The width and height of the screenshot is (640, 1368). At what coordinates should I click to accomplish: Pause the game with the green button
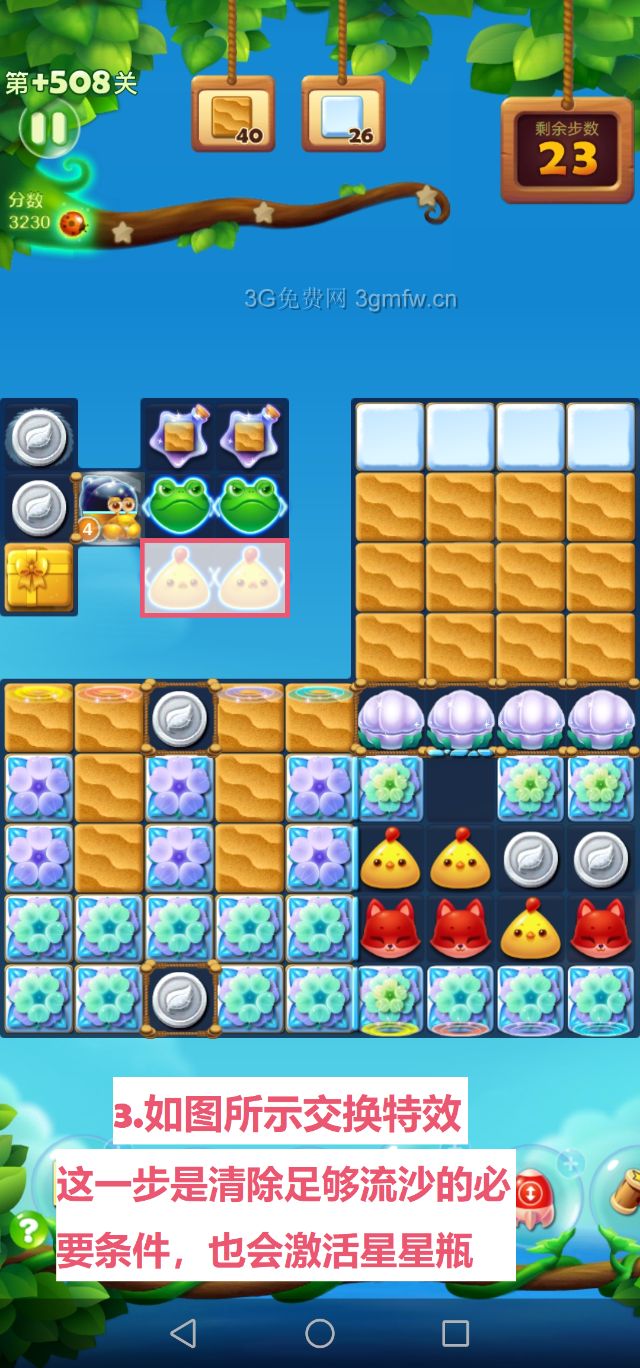tap(46, 127)
